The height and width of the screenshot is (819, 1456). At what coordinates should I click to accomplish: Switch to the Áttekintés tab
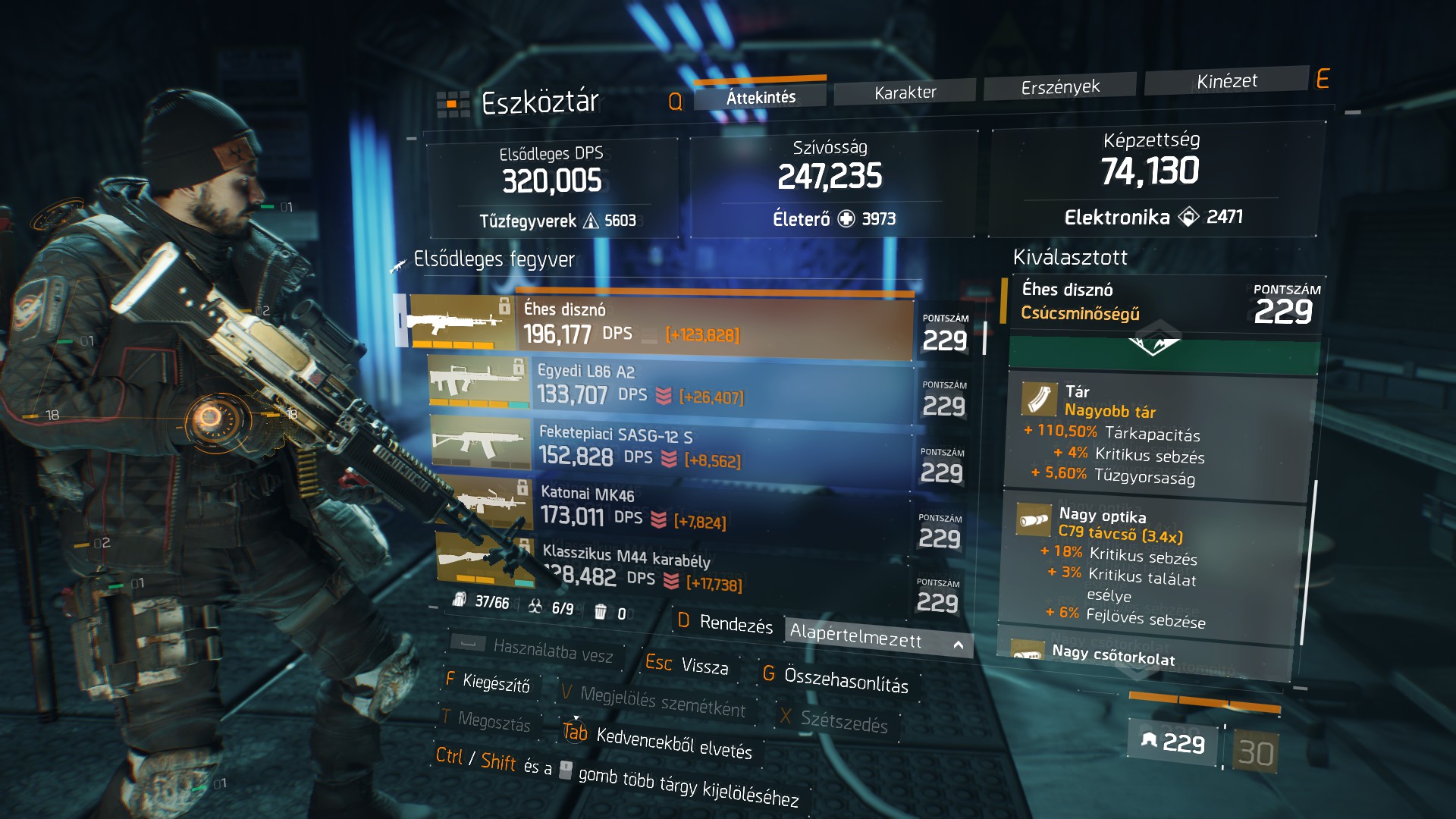[x=761, y=96]
